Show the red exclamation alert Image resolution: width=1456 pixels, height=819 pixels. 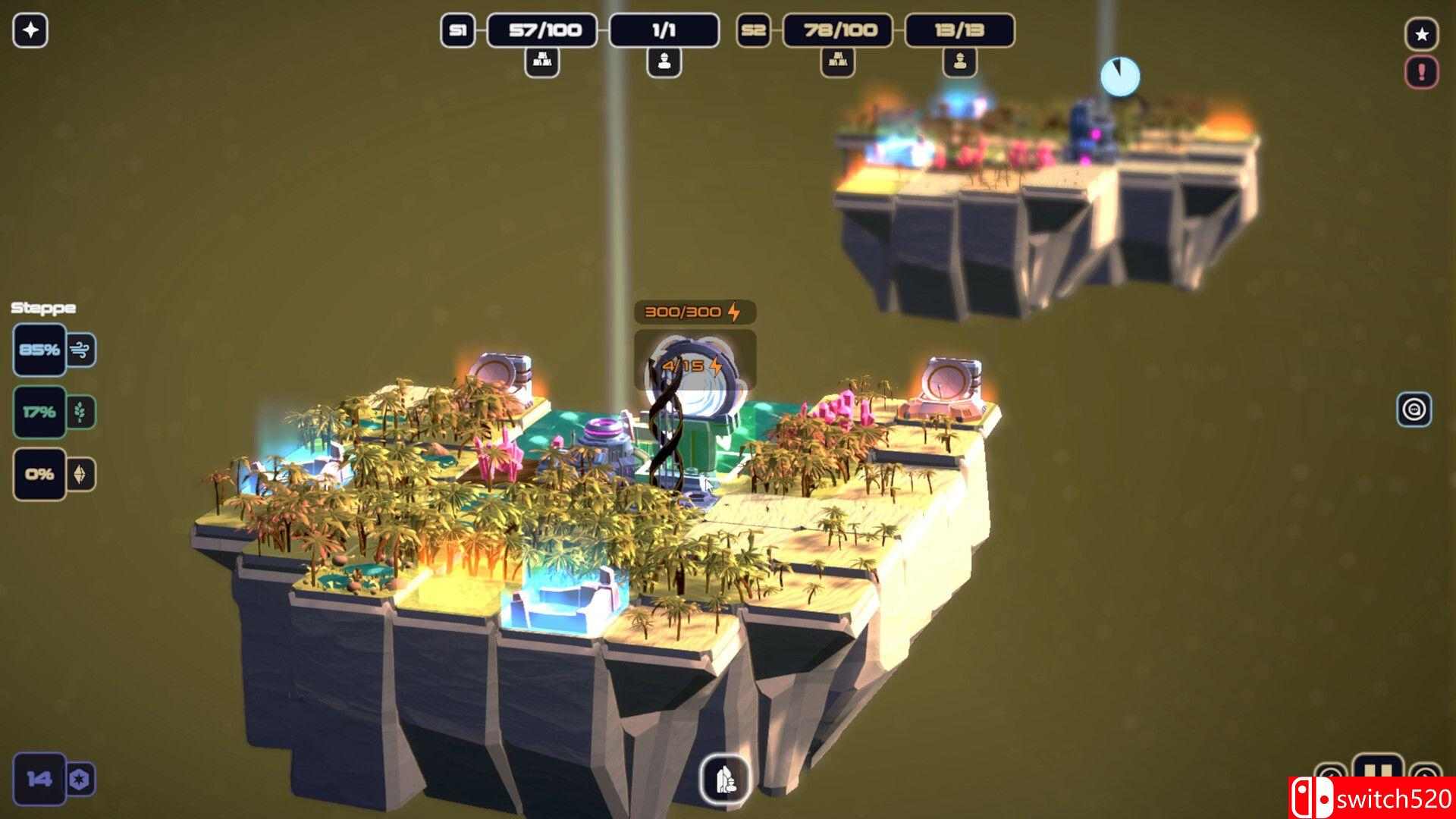(x=1422, y=73)
